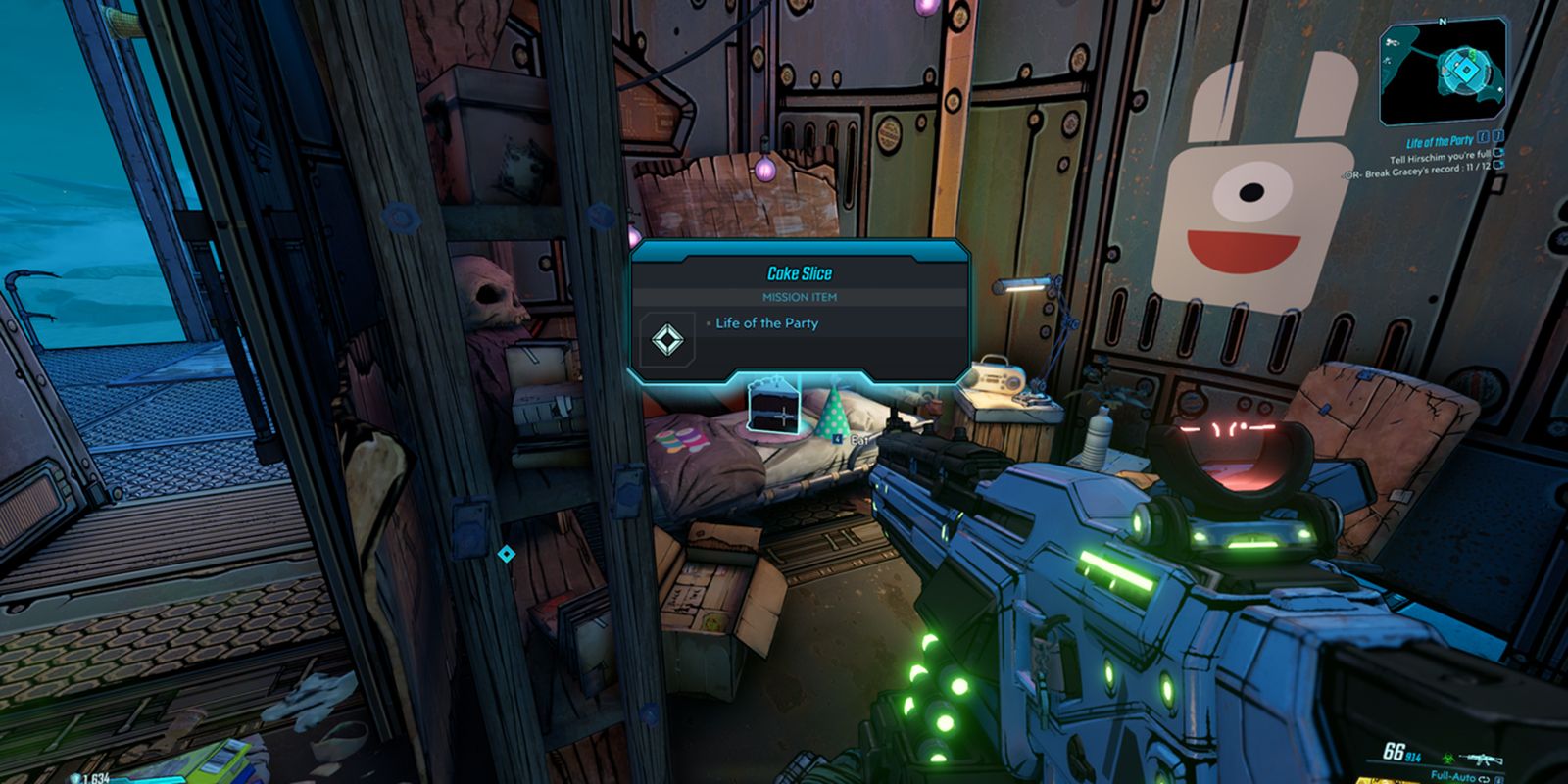The width and height of the screenshot is (1568, 784).
Task: Click the fast-travel icon on the minimap edge
Action: coord(1393,43)
